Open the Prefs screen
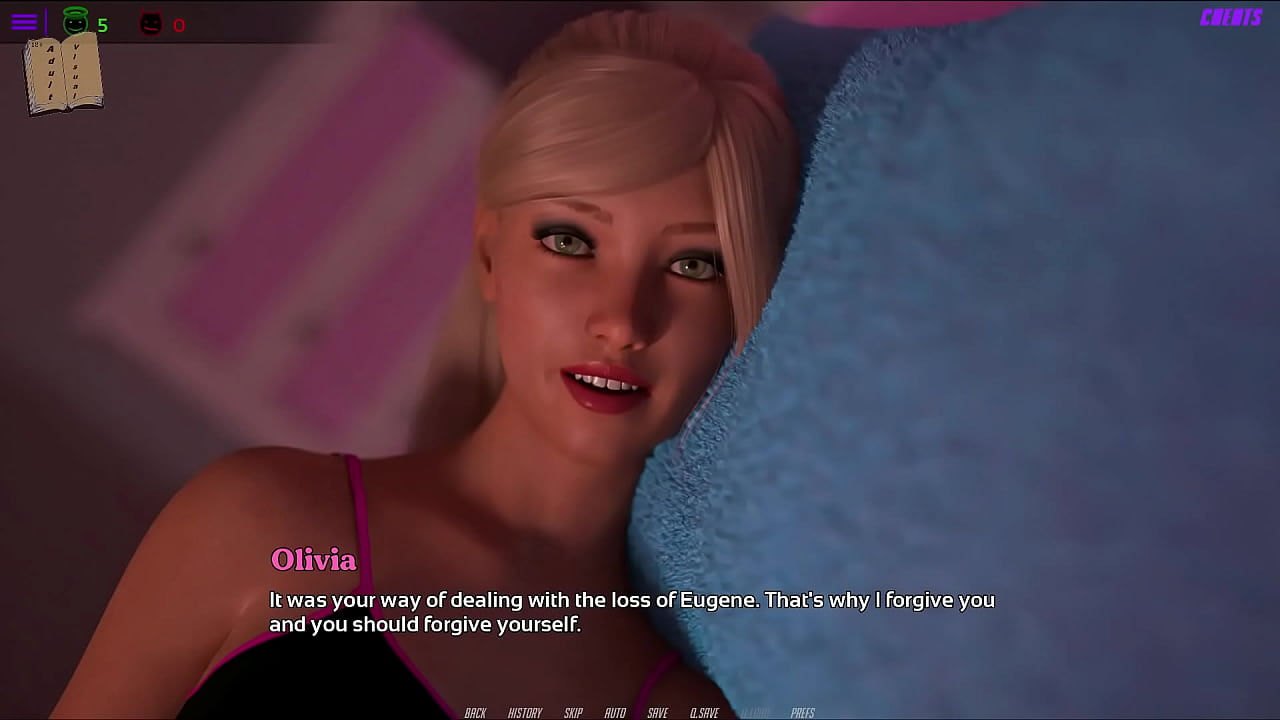This screenshot has height=720, width=1280. [x=802, y=713]
